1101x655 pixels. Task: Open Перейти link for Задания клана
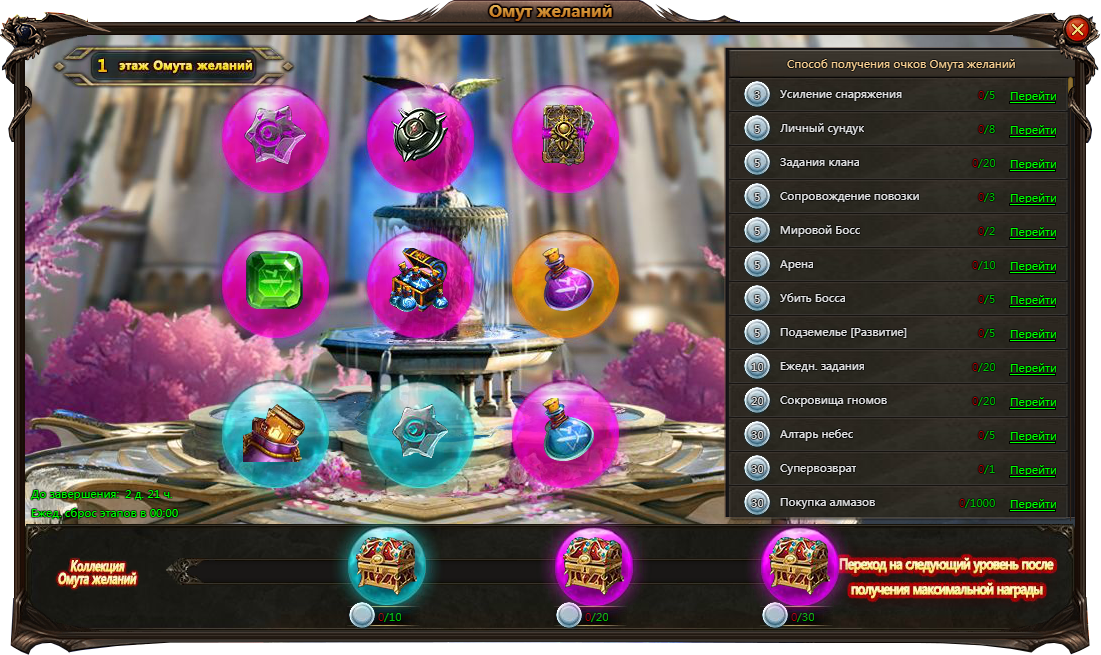pyautogui.click(x=1032, y=164)
